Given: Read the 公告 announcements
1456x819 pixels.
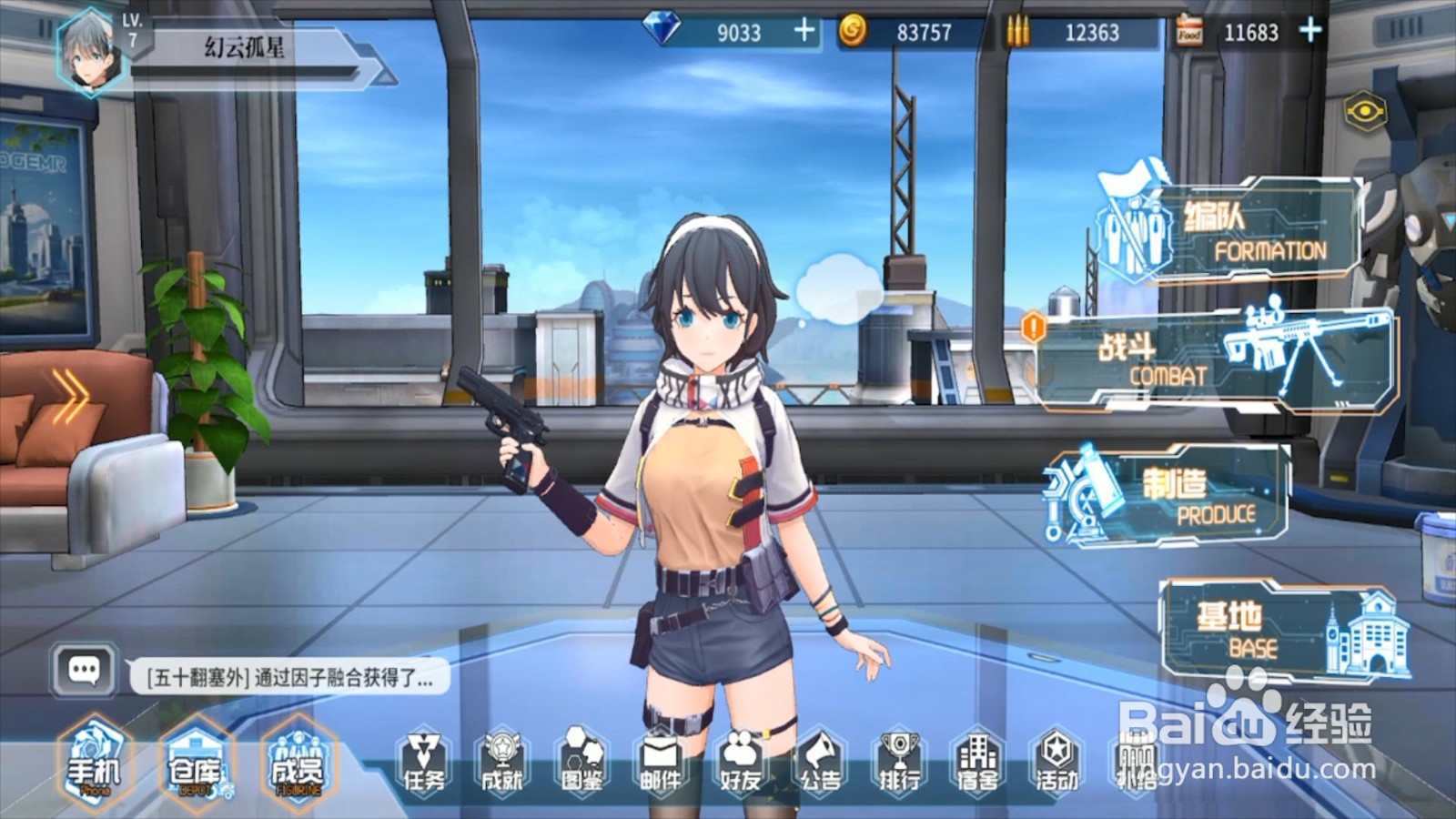Looking at the screenshot, I should click(820, 764).
